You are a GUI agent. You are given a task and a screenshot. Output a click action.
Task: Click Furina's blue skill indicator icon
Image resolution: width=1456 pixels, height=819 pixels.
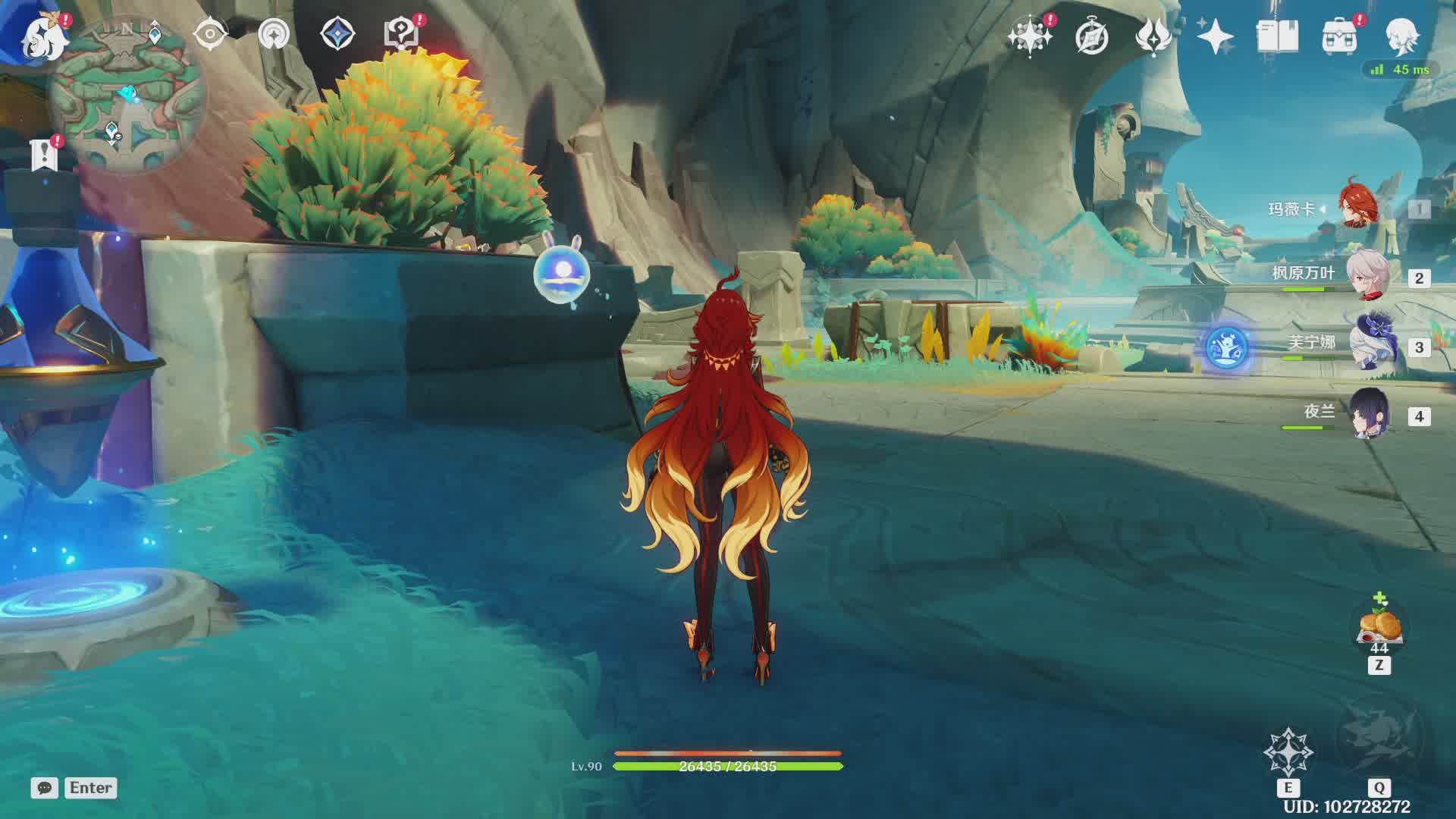[1226, 347]
